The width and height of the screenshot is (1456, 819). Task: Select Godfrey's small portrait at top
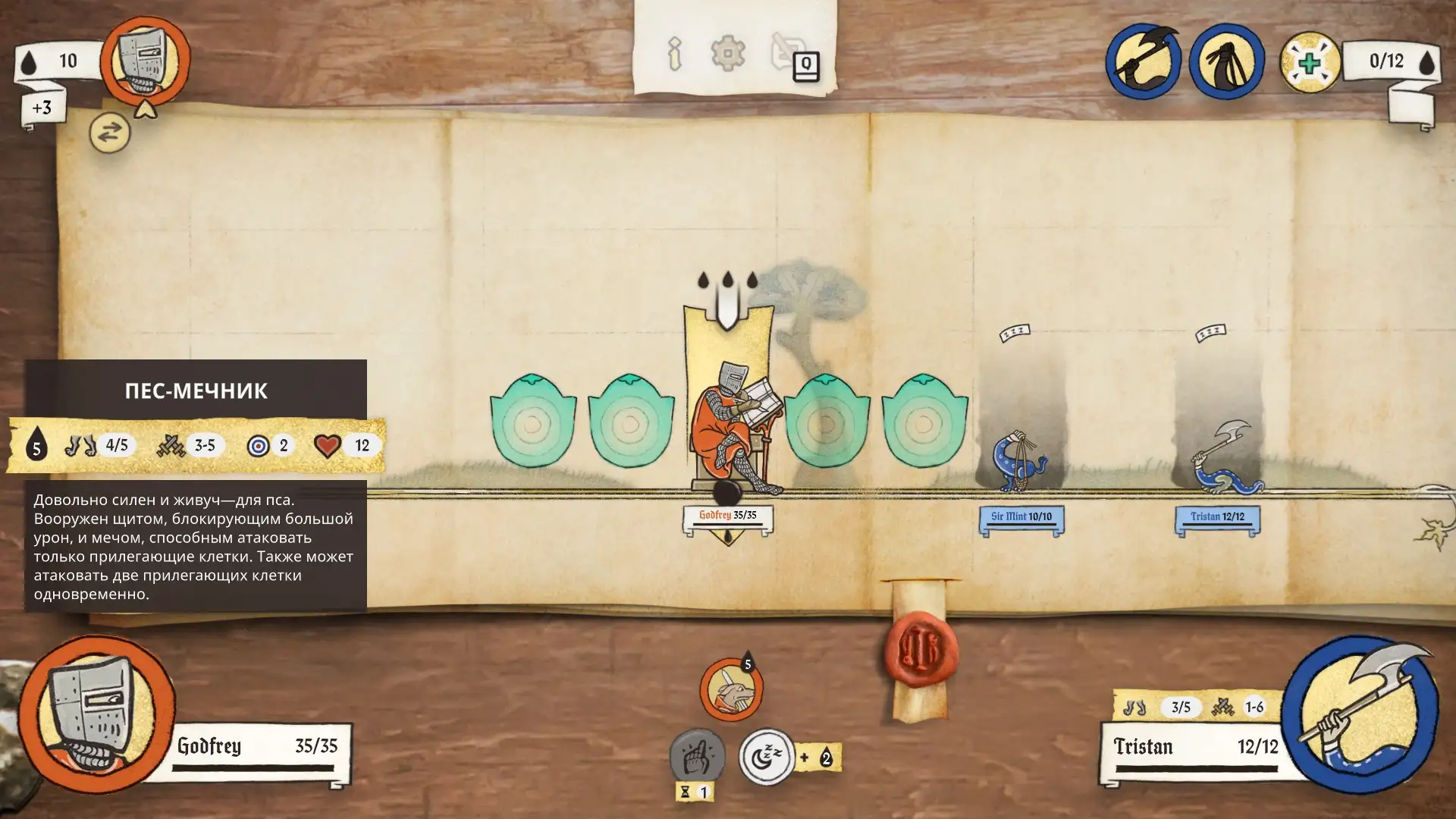pyautogui.click(x=145, y=61)
